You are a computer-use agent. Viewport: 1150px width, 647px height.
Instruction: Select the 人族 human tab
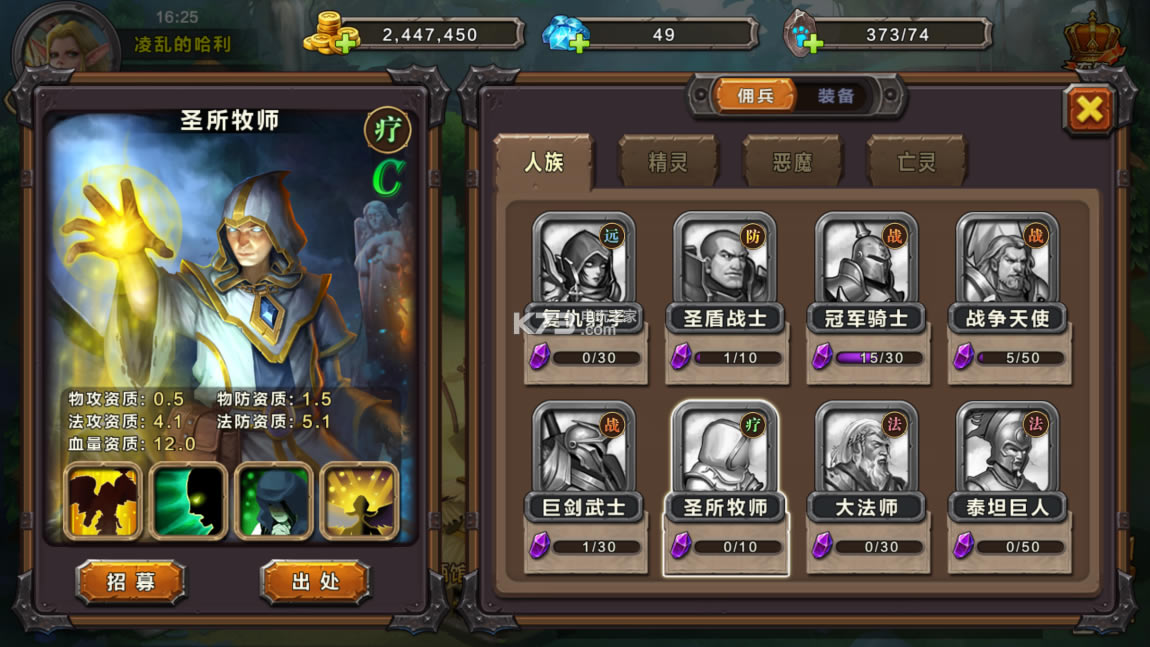tap(544, 162)
